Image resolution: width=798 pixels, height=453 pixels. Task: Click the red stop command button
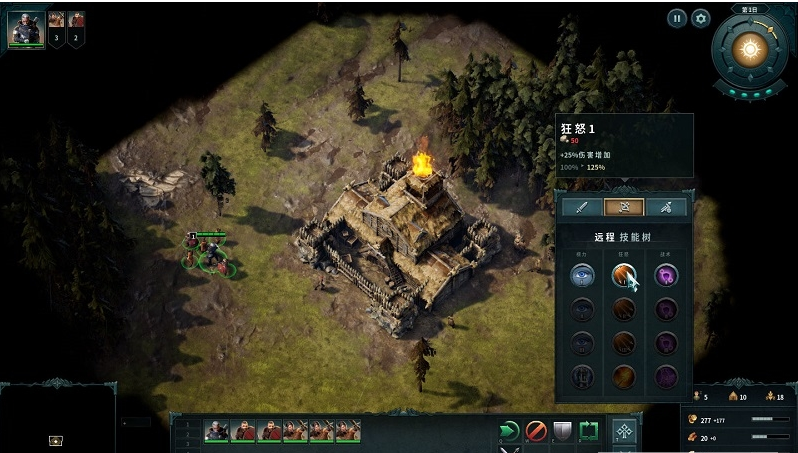pyautogui.click(x=537, y=431)
